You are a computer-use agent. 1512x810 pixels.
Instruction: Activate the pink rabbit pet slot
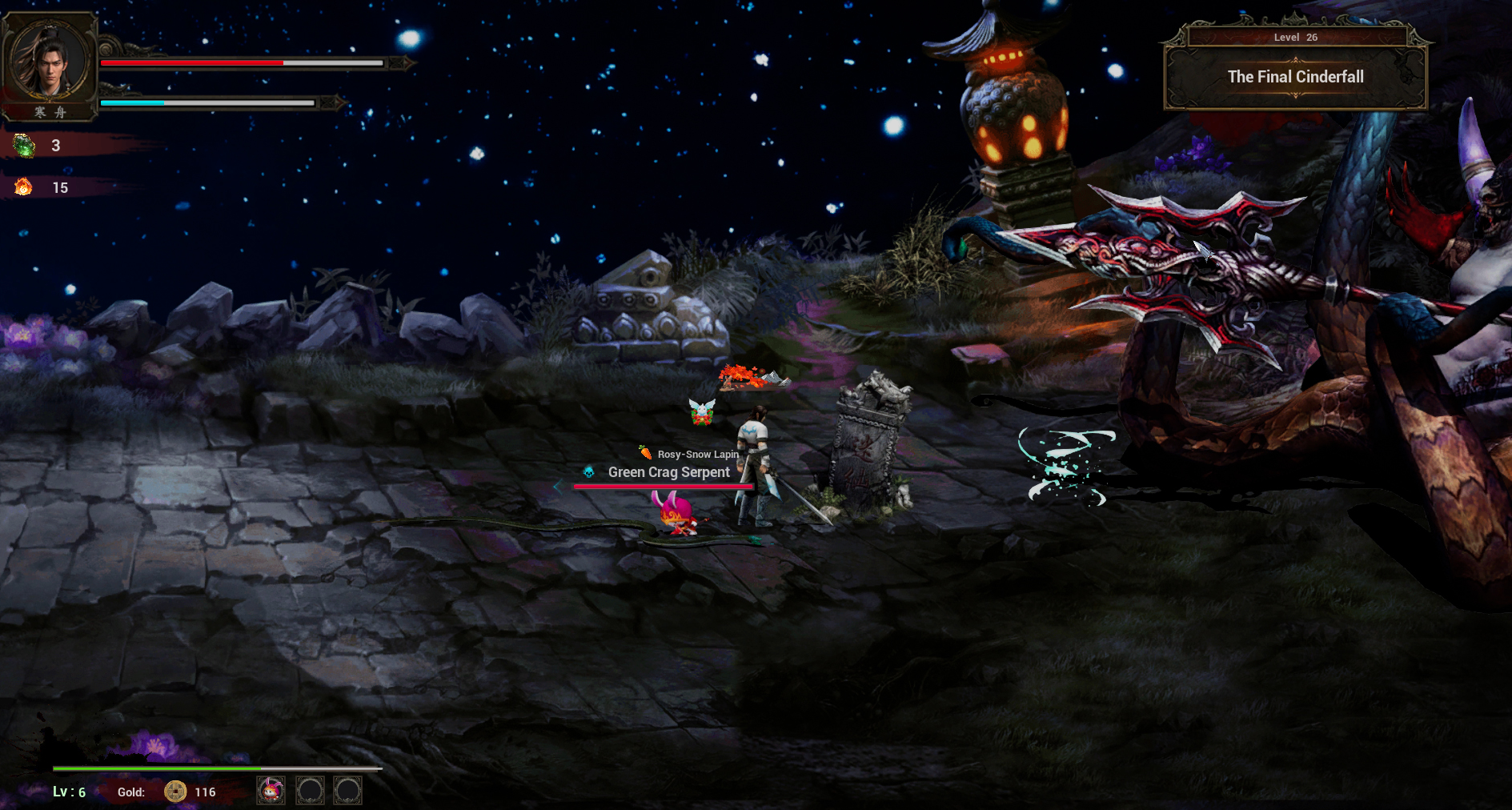point(271,791)
